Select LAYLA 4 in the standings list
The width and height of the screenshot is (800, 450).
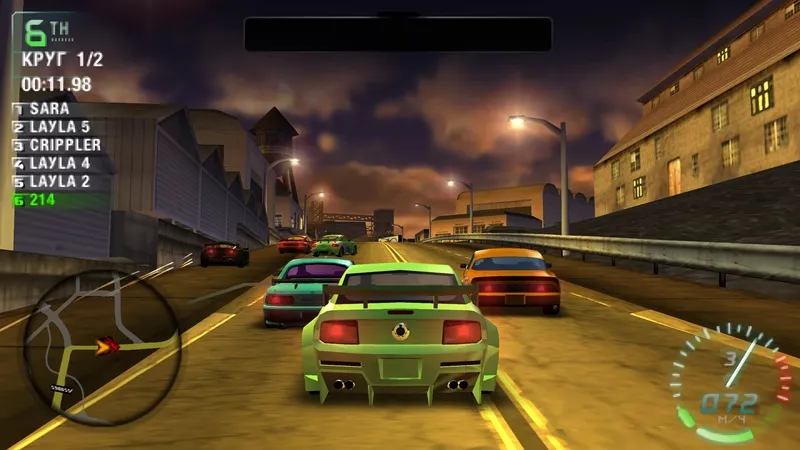pos(59,162)
